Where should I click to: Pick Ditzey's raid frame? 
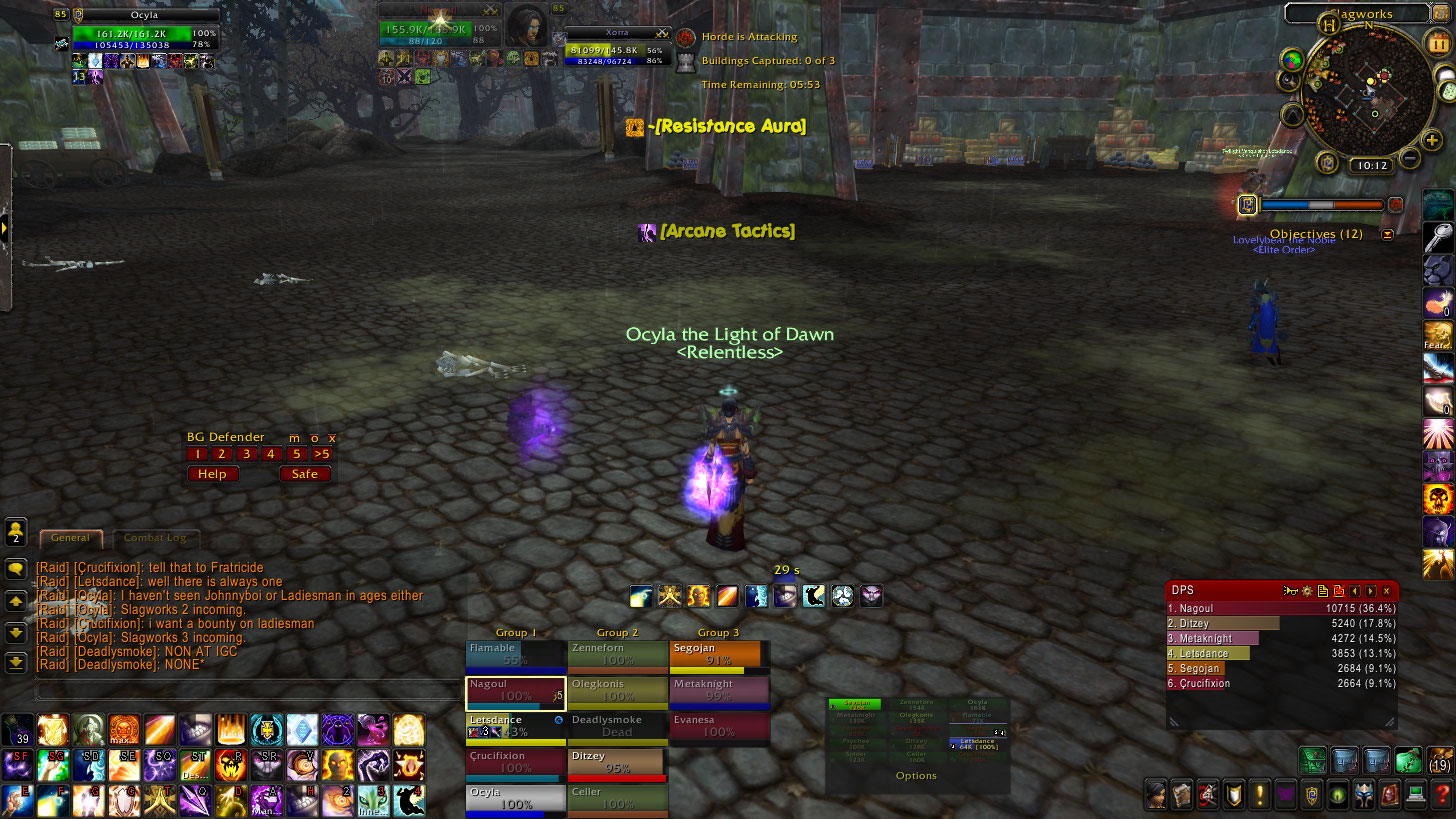point(617,763)
